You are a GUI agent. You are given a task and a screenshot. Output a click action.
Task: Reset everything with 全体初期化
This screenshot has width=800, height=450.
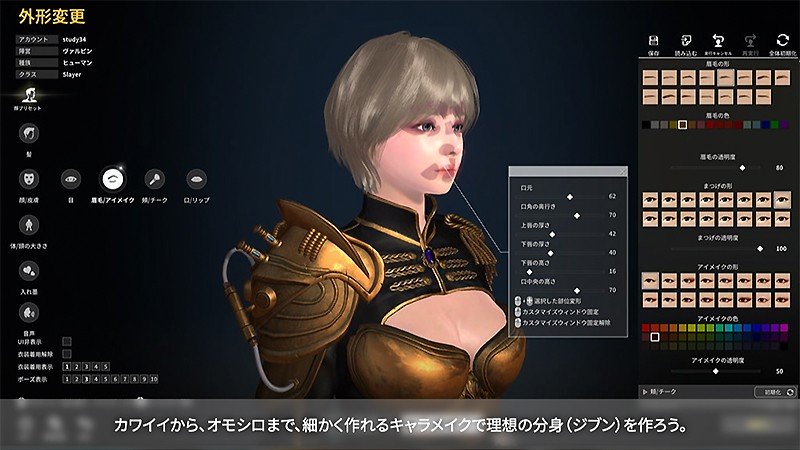[x=783, y=41]
